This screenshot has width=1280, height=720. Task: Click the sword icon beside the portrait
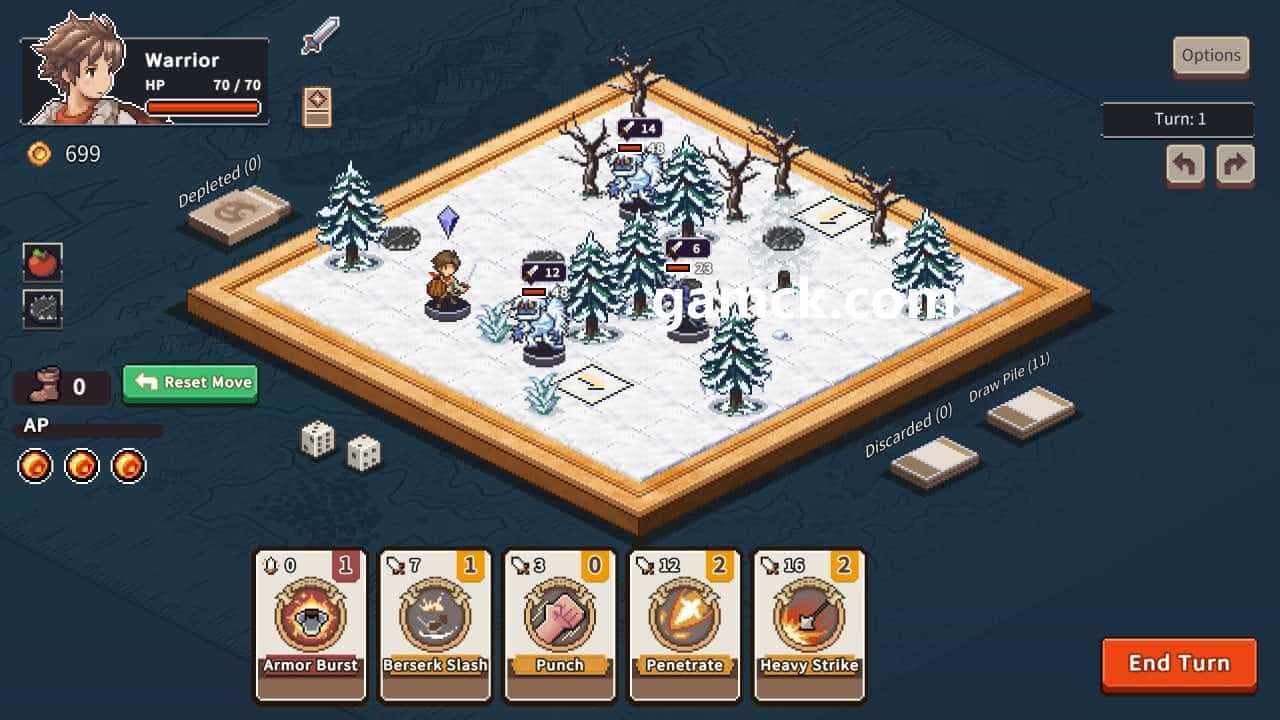pyautogui.click(x=319, y=36)
